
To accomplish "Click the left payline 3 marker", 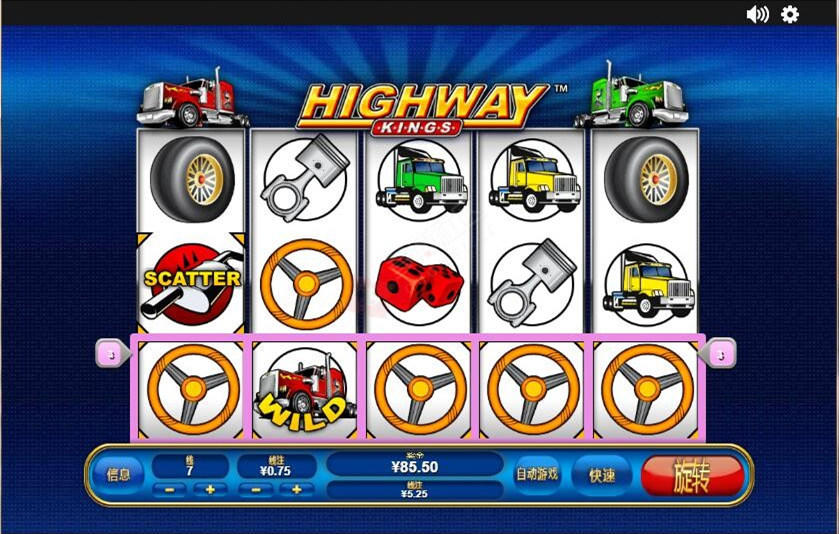I will 112,352.
